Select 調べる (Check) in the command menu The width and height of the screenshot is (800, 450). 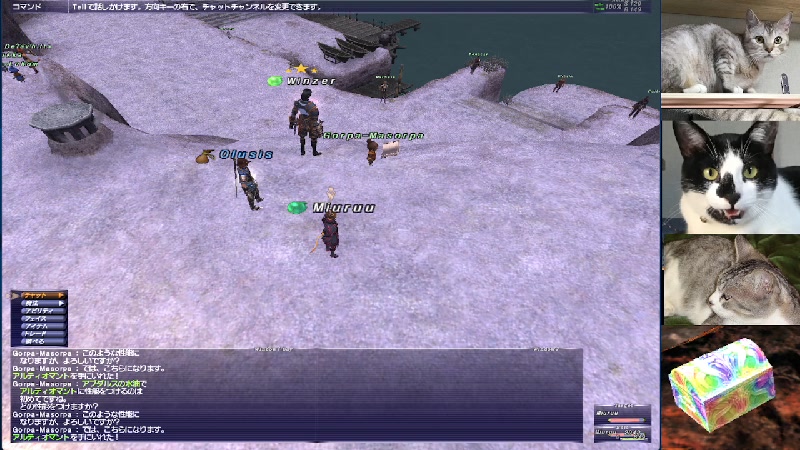coord(38,342)
